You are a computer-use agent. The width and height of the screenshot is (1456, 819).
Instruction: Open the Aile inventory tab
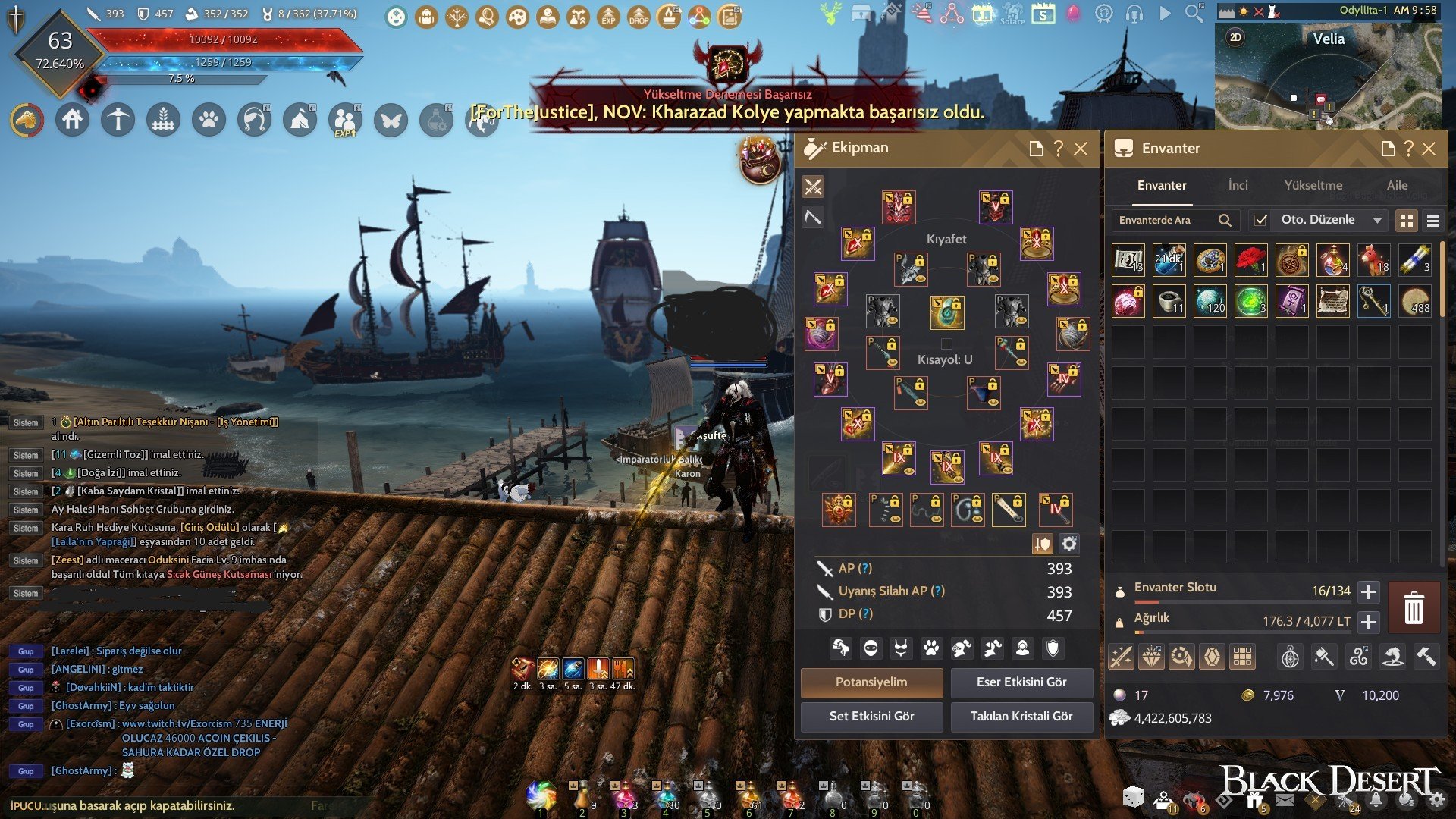1397,185
